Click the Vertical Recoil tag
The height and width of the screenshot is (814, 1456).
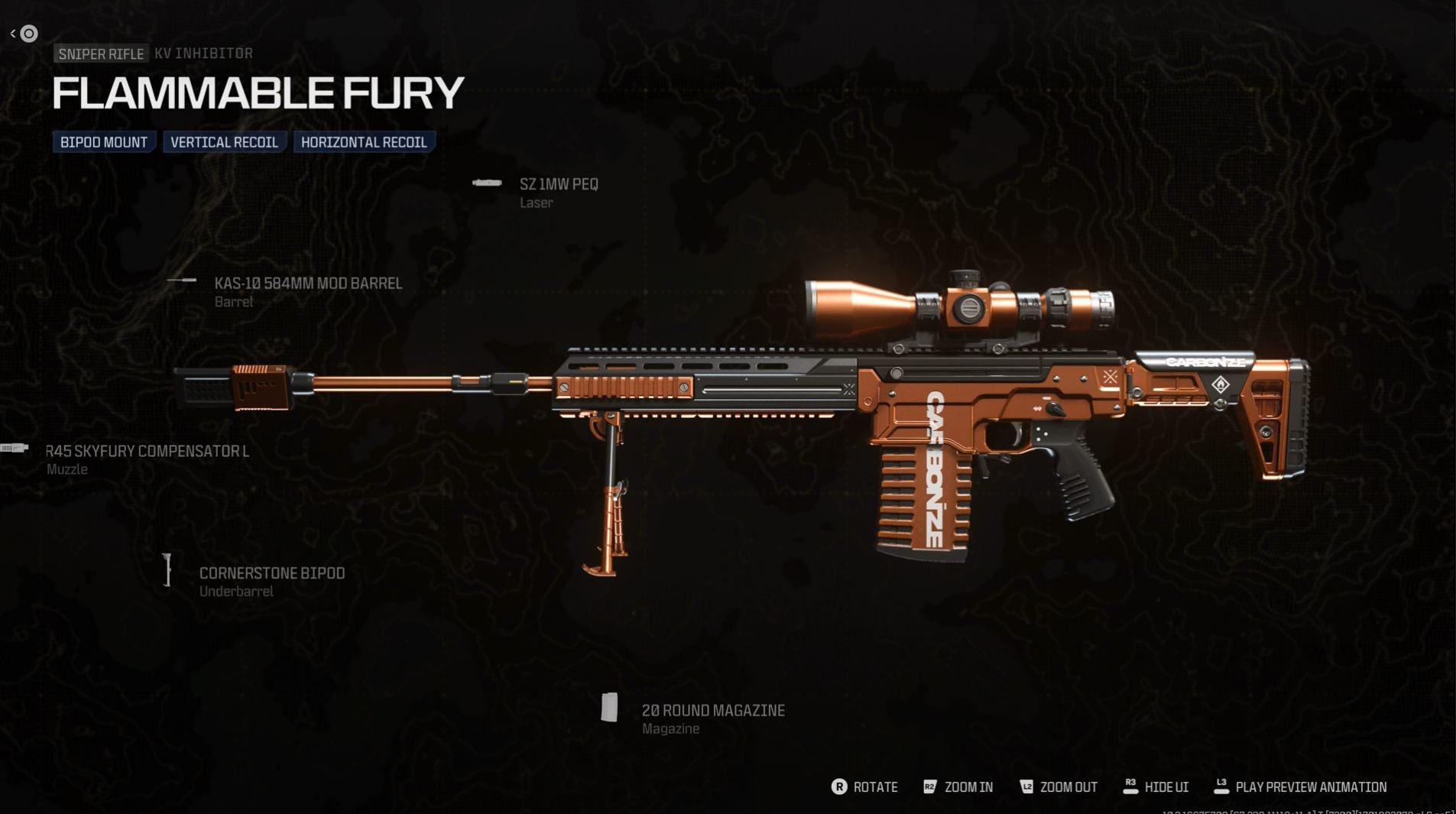pos(224,142)
